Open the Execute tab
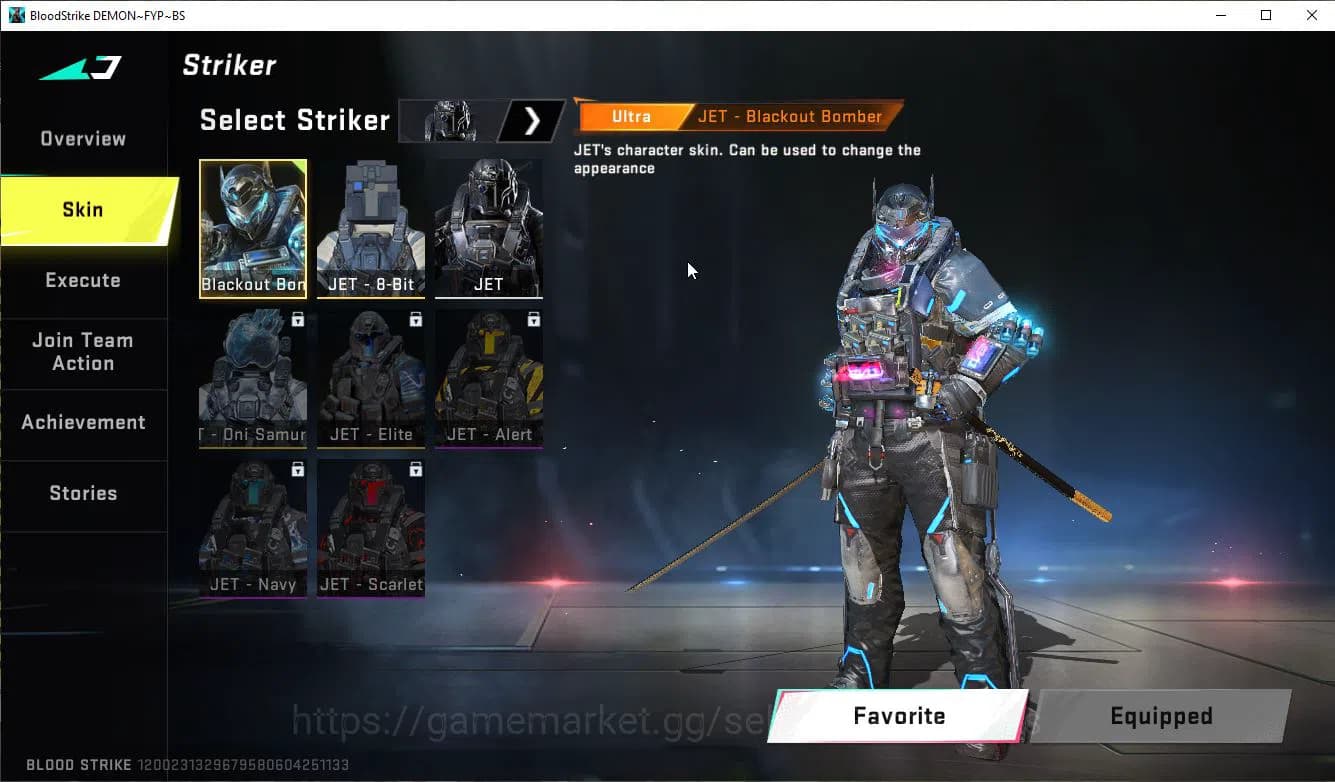Viewport: 1335px width, 782px height. coord(83,280)
